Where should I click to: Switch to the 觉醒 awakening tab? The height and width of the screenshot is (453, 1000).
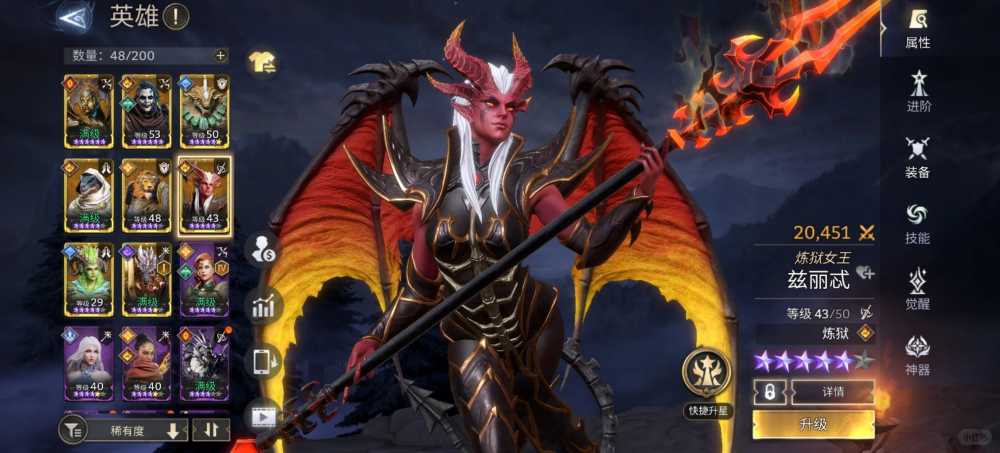pos(917,290)
